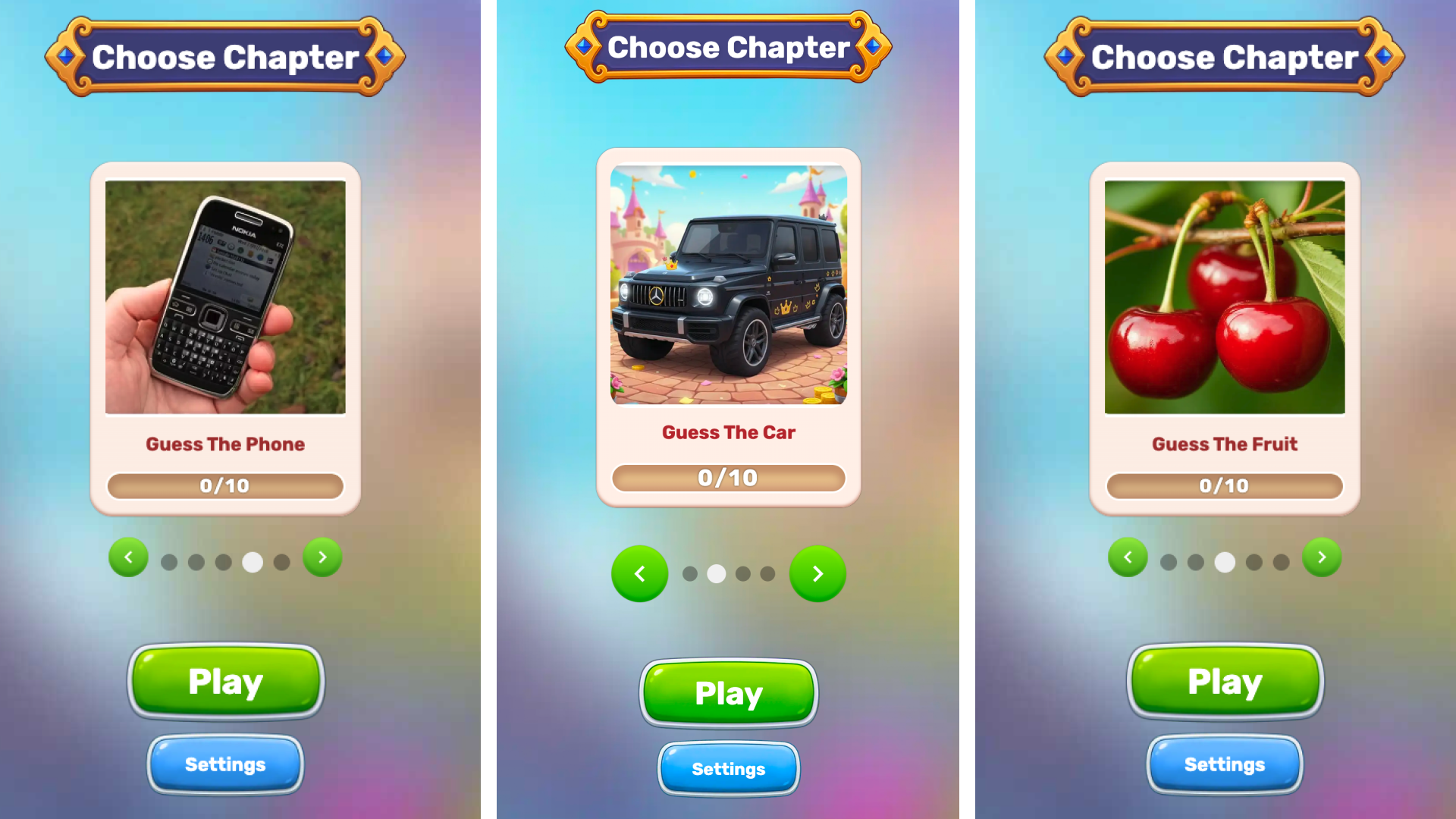
Task: Click the left arrow under the Guess The Fruit card
Action: tap(1128, 557)
